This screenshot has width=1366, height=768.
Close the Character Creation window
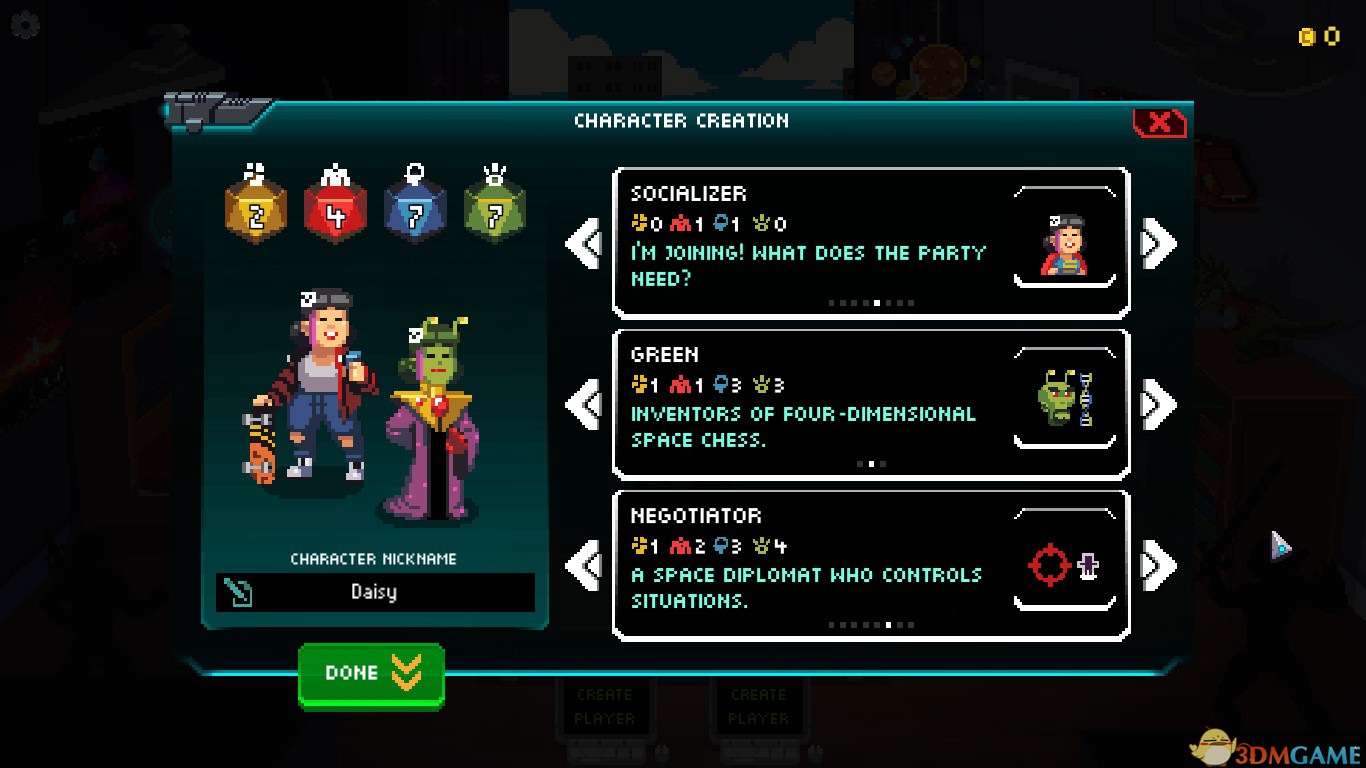pyautogui.click(x=1159, y=123)
